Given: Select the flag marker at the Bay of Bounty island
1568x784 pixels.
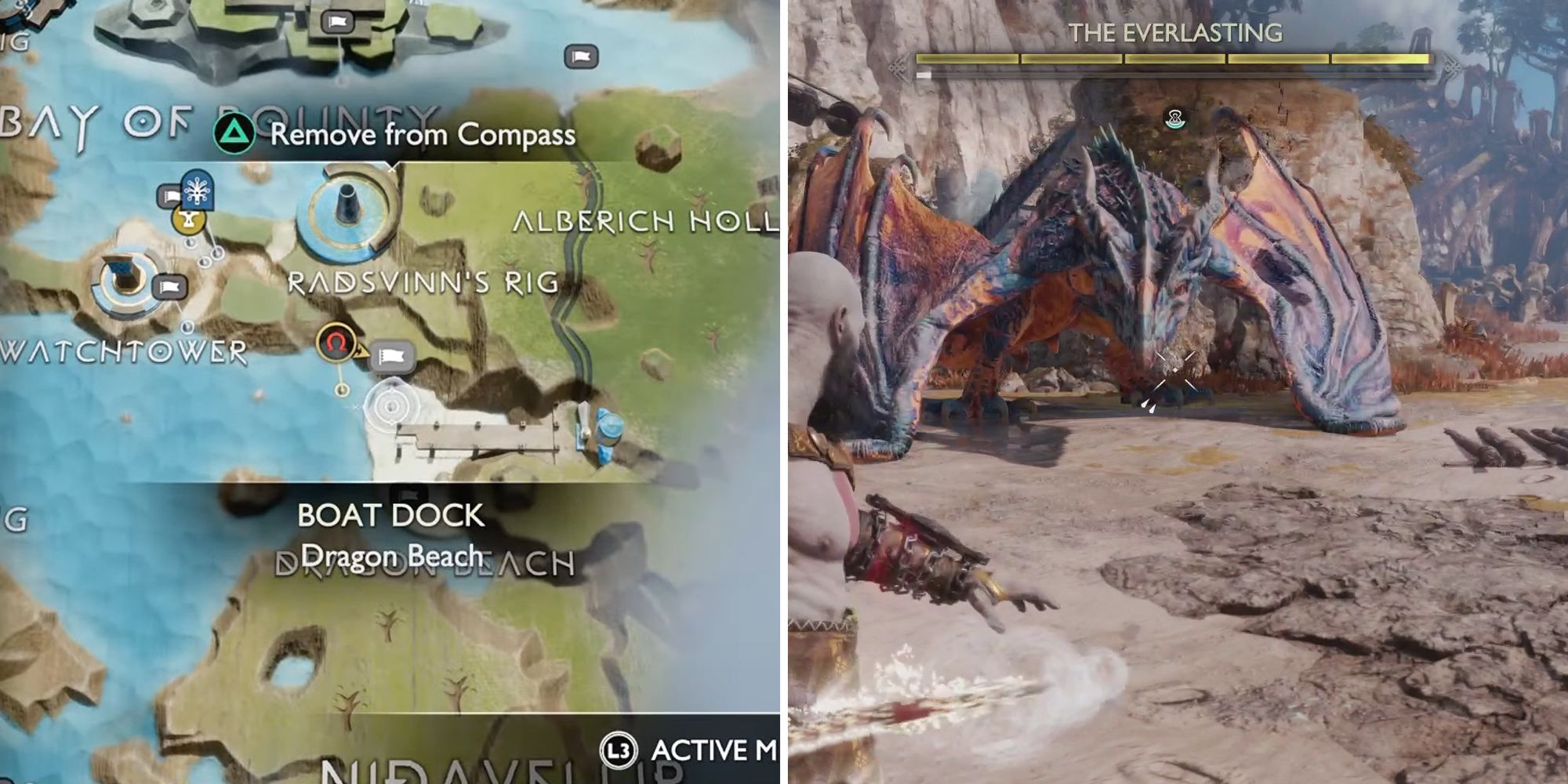Looking at the screenshot, I should [338, 21].
